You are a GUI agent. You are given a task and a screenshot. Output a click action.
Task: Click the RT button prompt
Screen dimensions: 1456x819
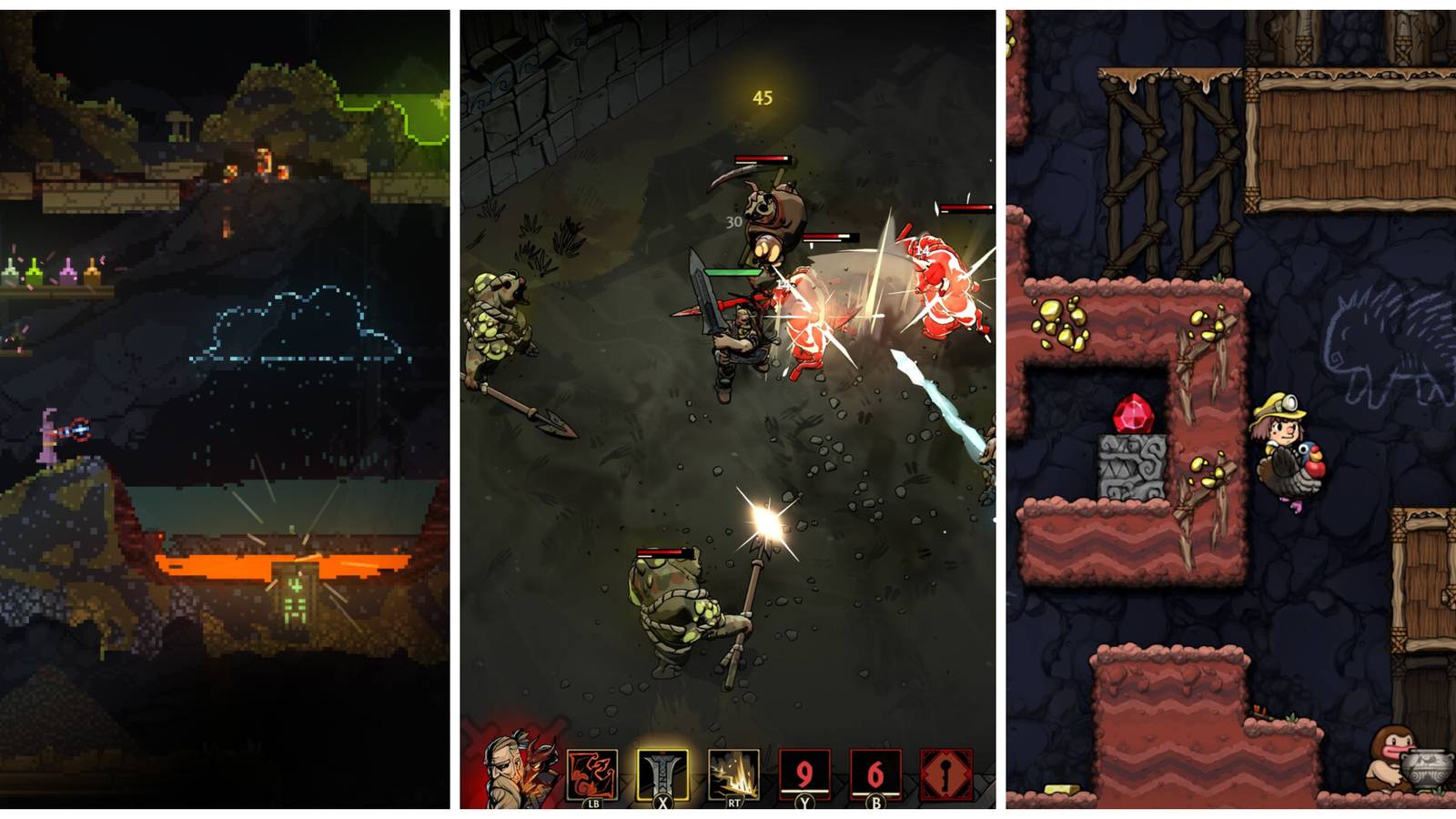(734, 803)
